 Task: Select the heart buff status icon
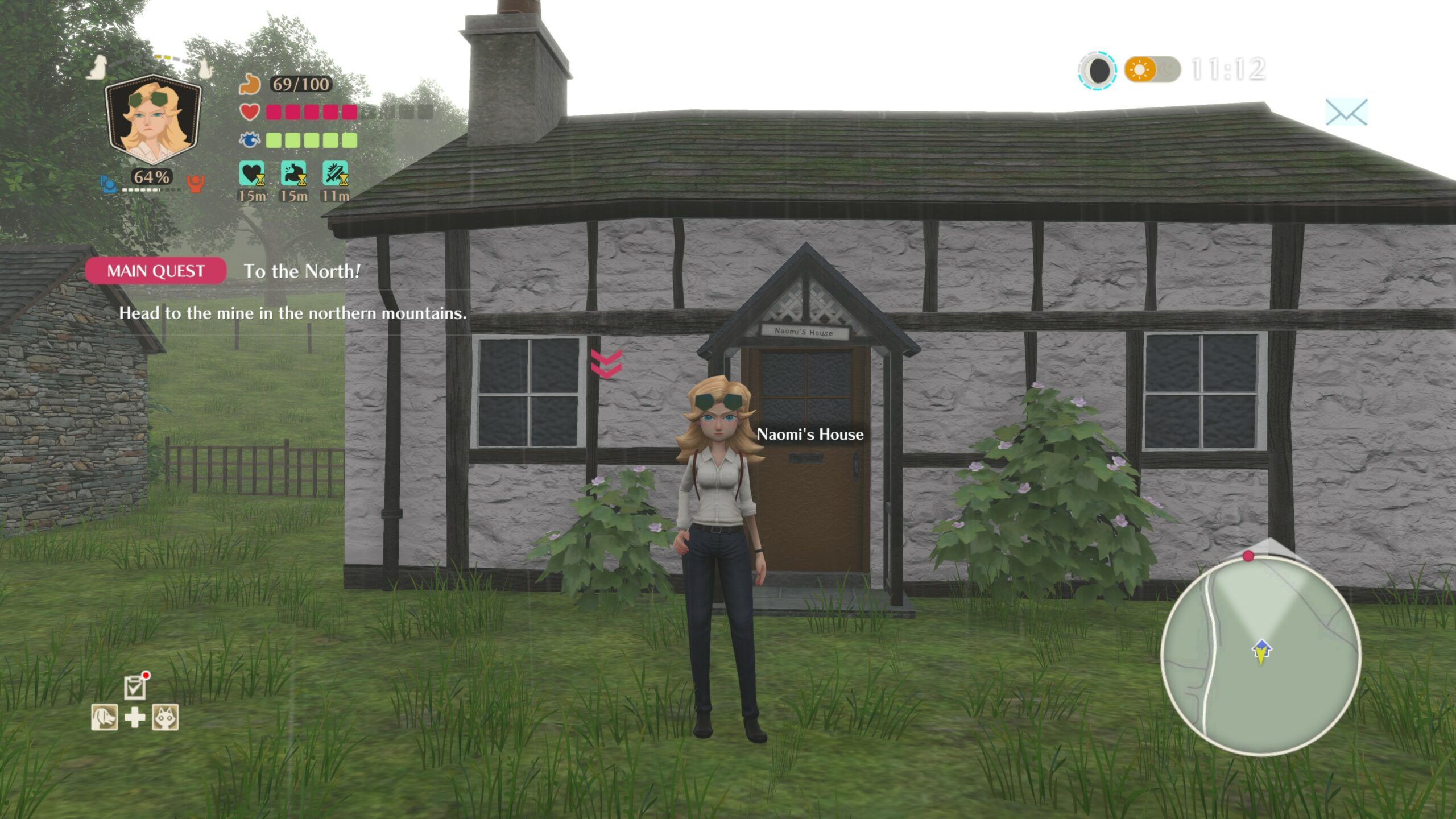click(x=252, y=173)
